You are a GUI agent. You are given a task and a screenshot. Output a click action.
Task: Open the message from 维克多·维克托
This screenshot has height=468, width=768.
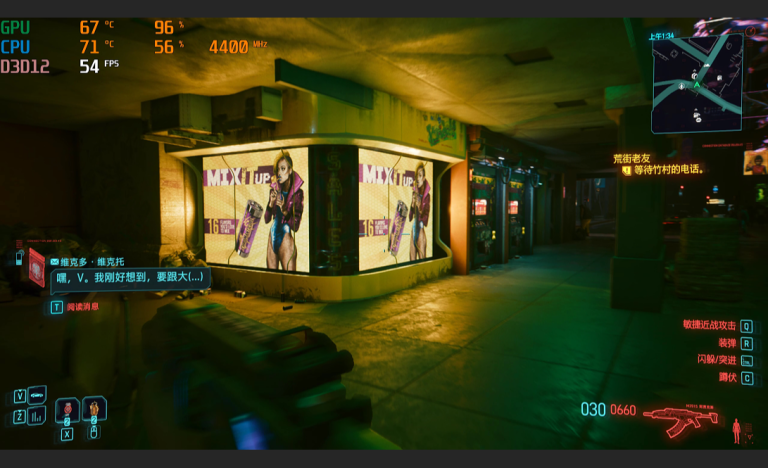(128, 277)
